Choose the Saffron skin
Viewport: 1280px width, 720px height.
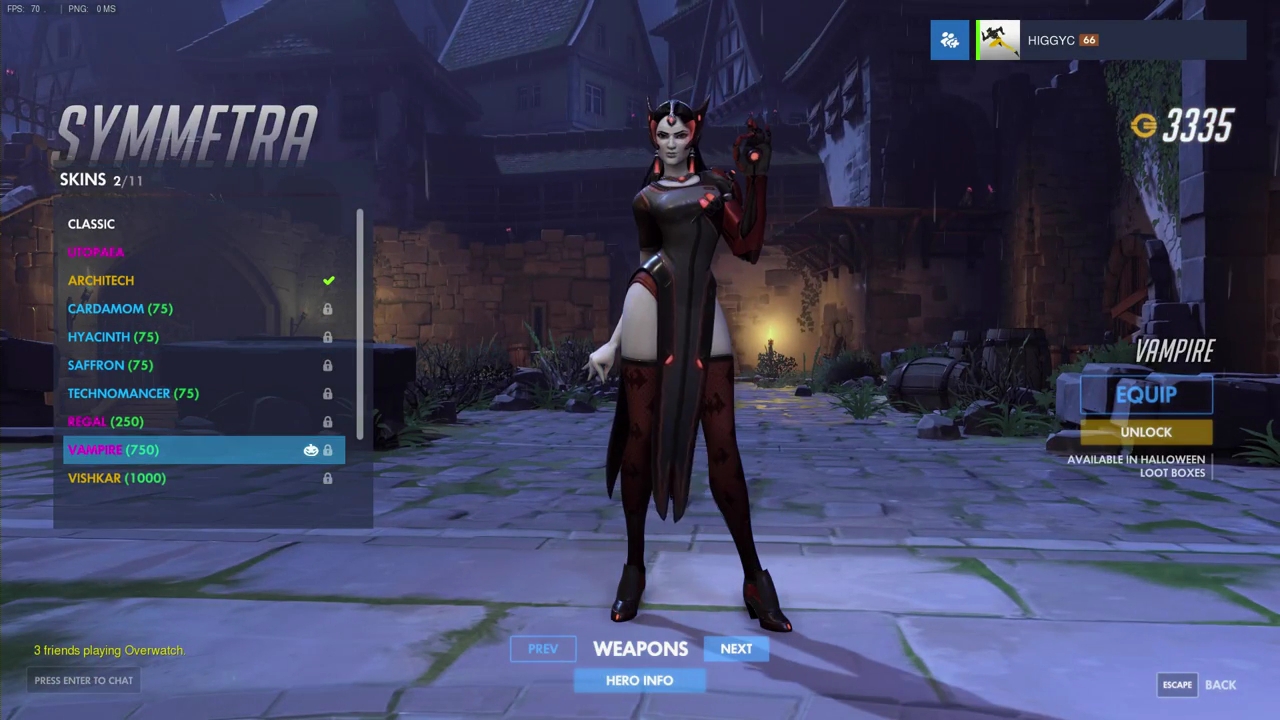tap(110, 365)
